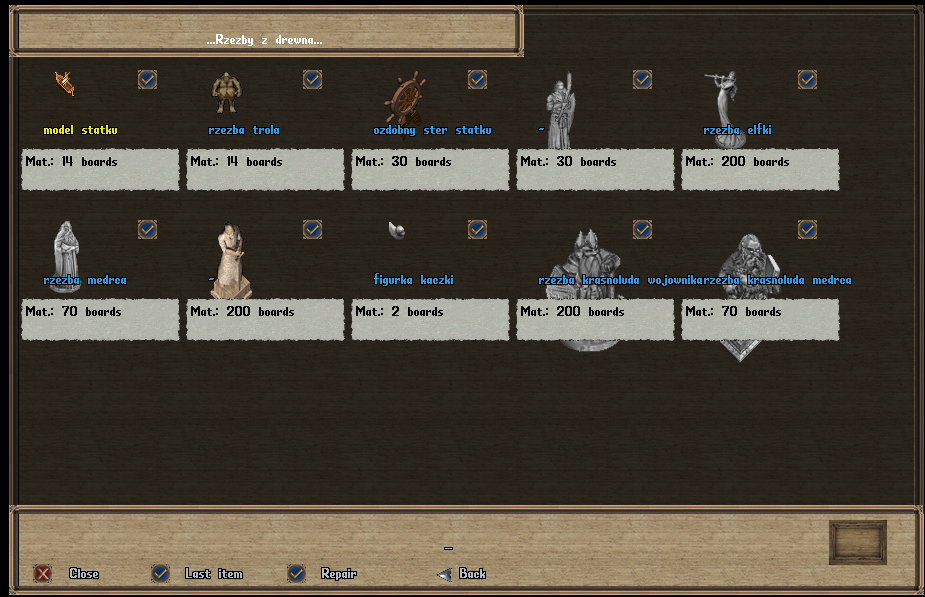Close the wood carving crafting window
925x597 pixels.
43,573
